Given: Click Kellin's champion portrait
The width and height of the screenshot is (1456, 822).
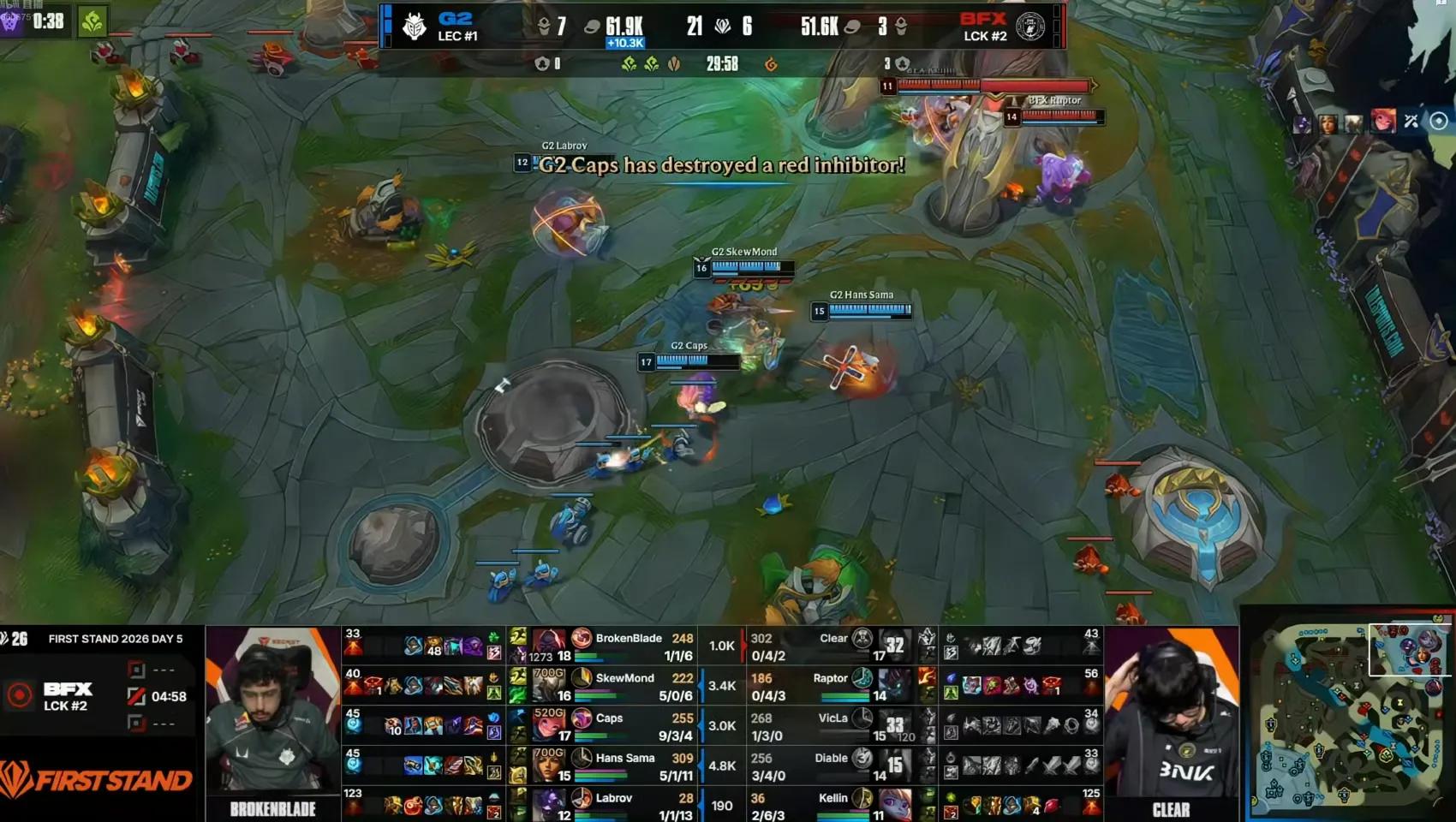Looking at the screenshot, I should pyautogui.click(x=895, y=806).
